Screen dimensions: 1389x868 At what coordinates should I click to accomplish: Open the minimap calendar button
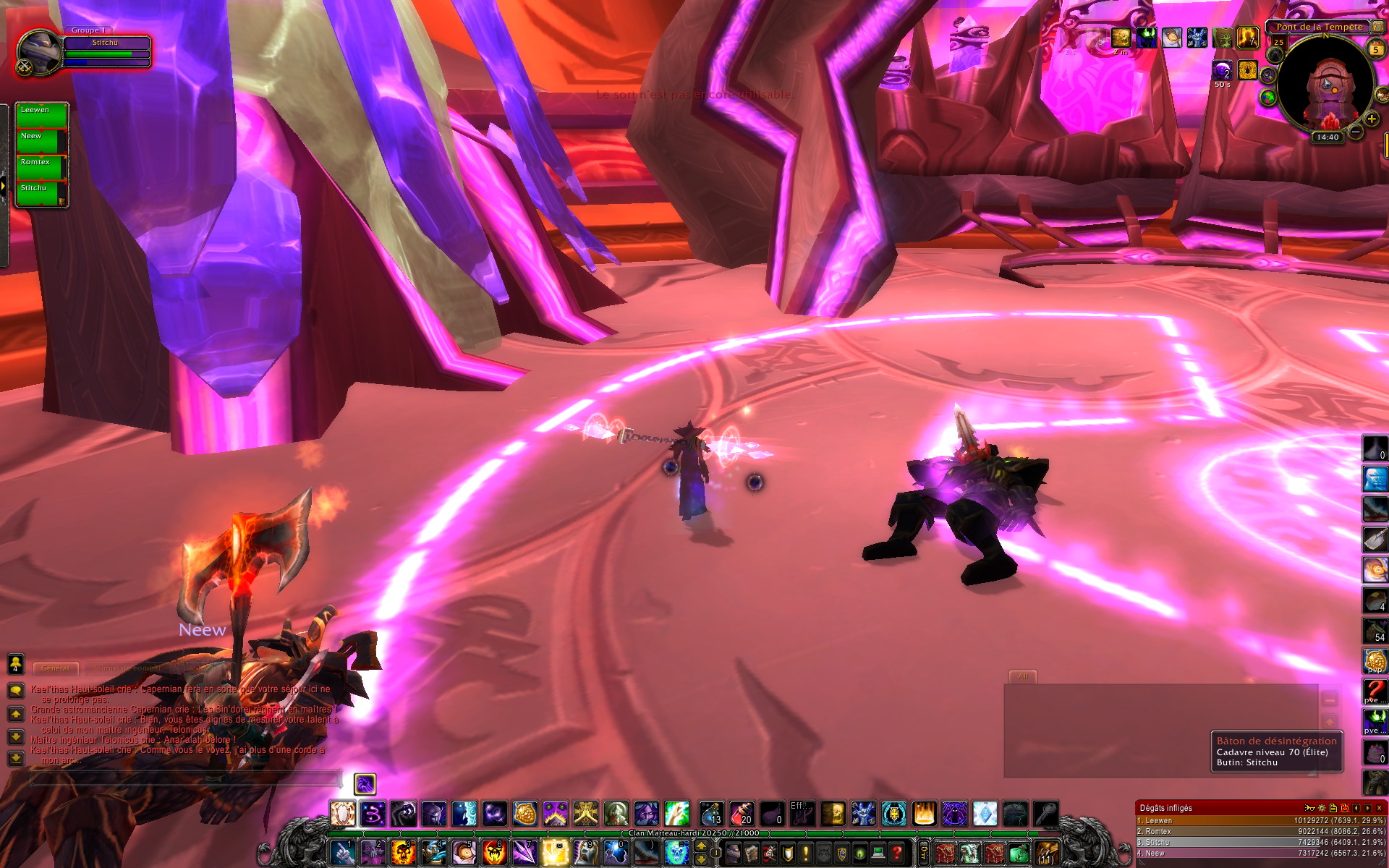click(x=1375, y=48)
